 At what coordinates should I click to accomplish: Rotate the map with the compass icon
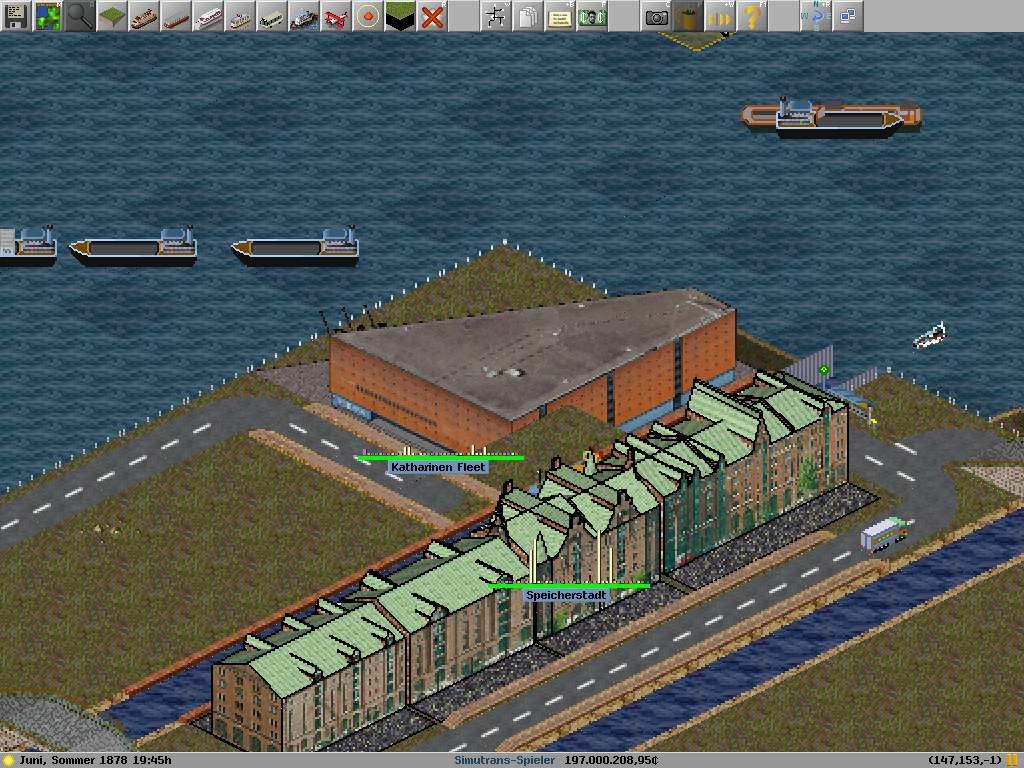(815, 16)
